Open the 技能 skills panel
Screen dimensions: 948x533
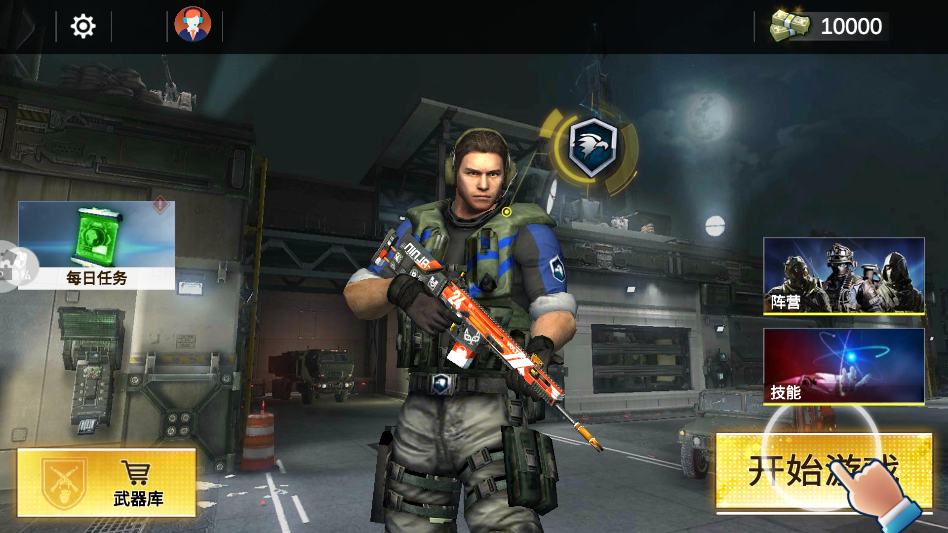click(844, 366)
